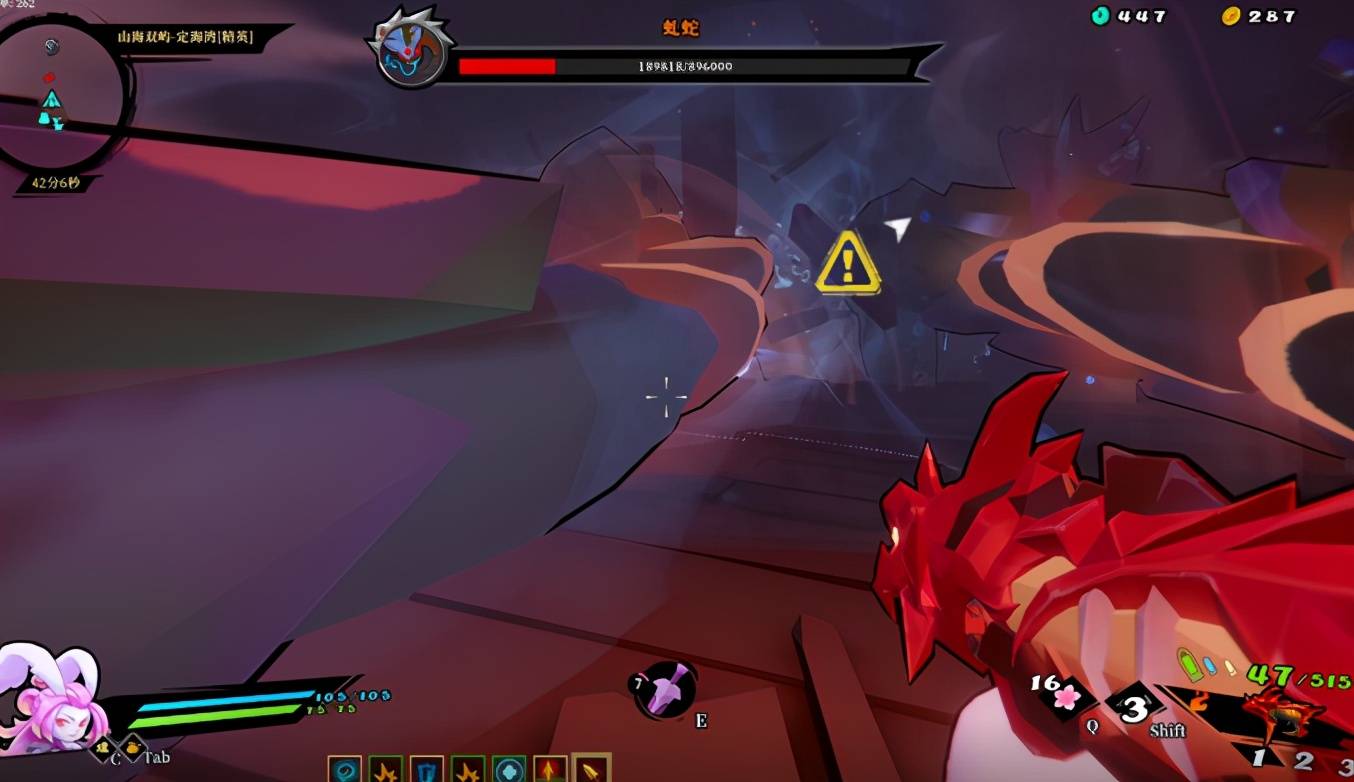The height and width of the screenshot is (782, 1354).
Task: Switch to weapon slot 2
Action: click(1303, 762)
